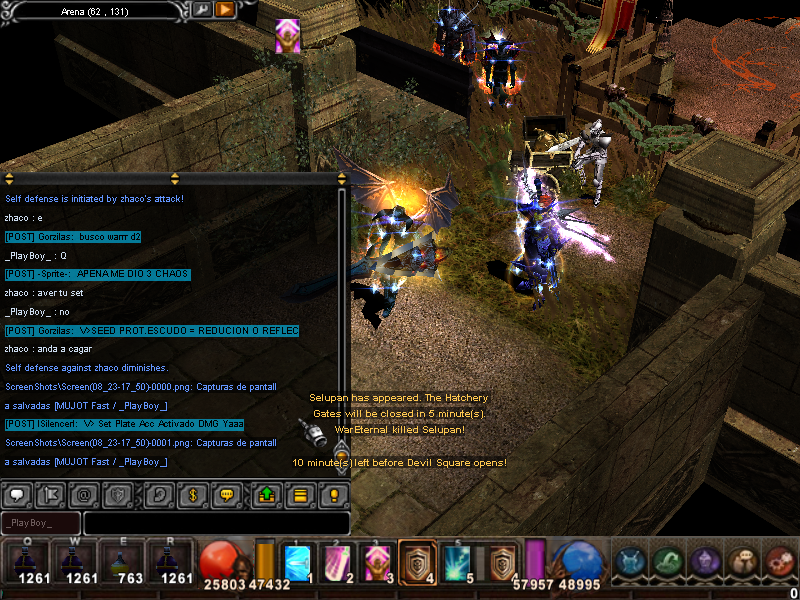
Task: Toggle the speech bubble chat button
Action: (x=17, y=494)
